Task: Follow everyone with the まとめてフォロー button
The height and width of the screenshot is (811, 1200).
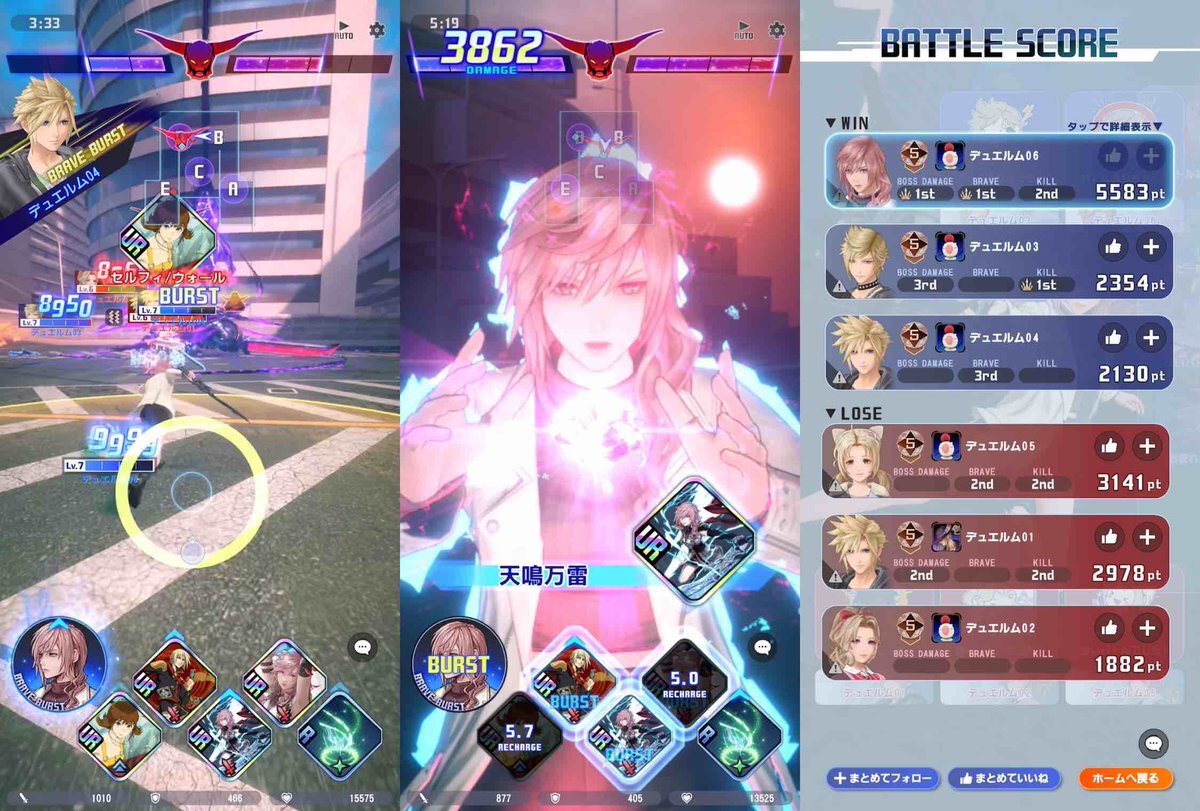Action: pyautogui.click(x=881, y=778)
